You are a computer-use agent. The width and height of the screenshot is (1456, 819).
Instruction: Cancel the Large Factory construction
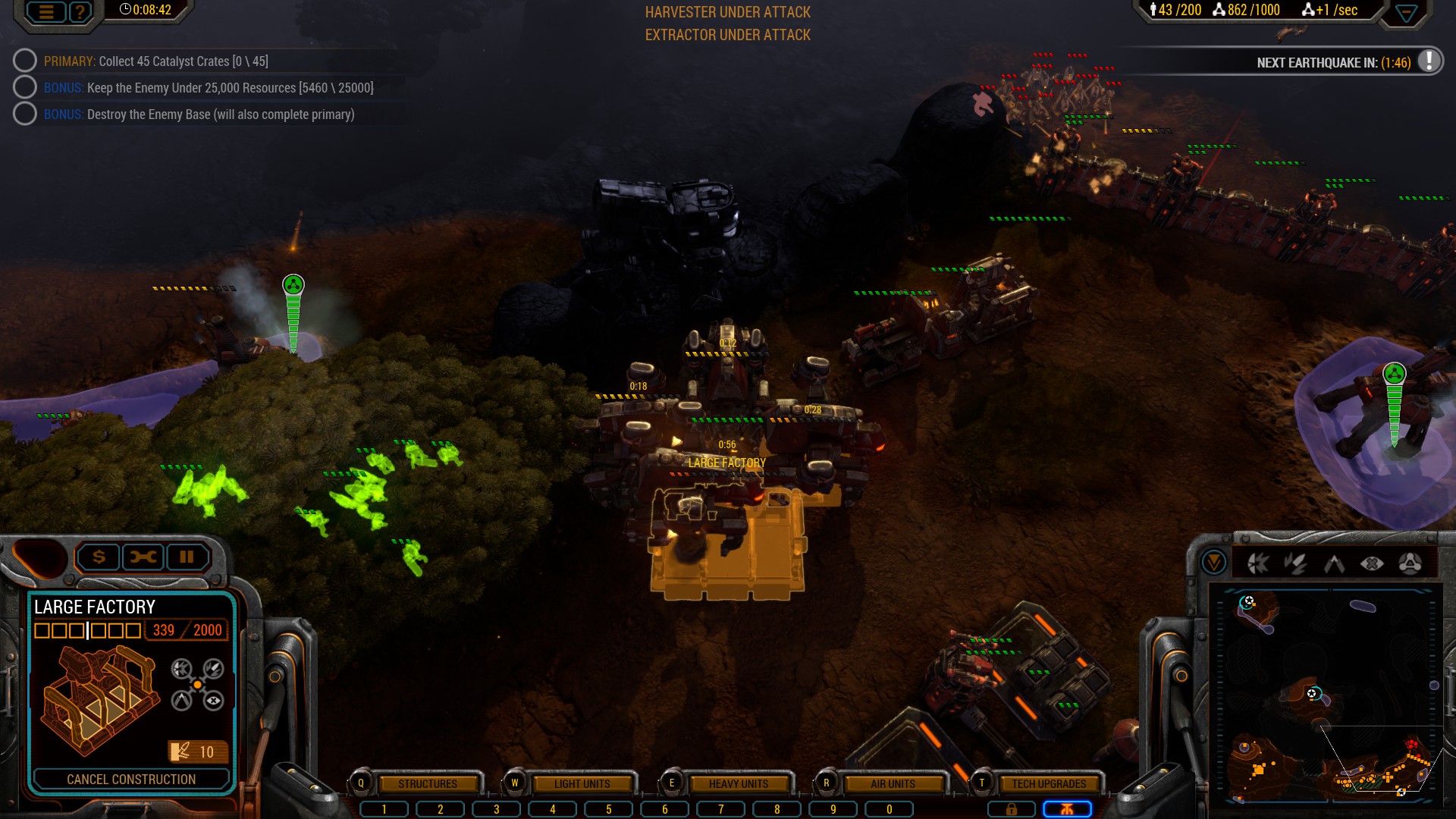(131, 779)
